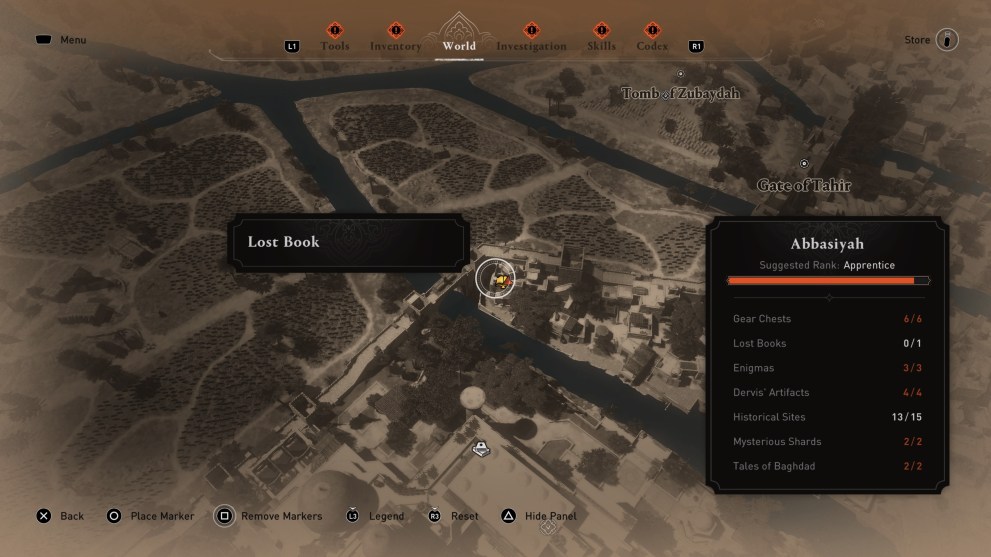Open the Codex tab
The height and width of the screenshot is (557, 991).
pyautogui.click(x=652, y=46)
